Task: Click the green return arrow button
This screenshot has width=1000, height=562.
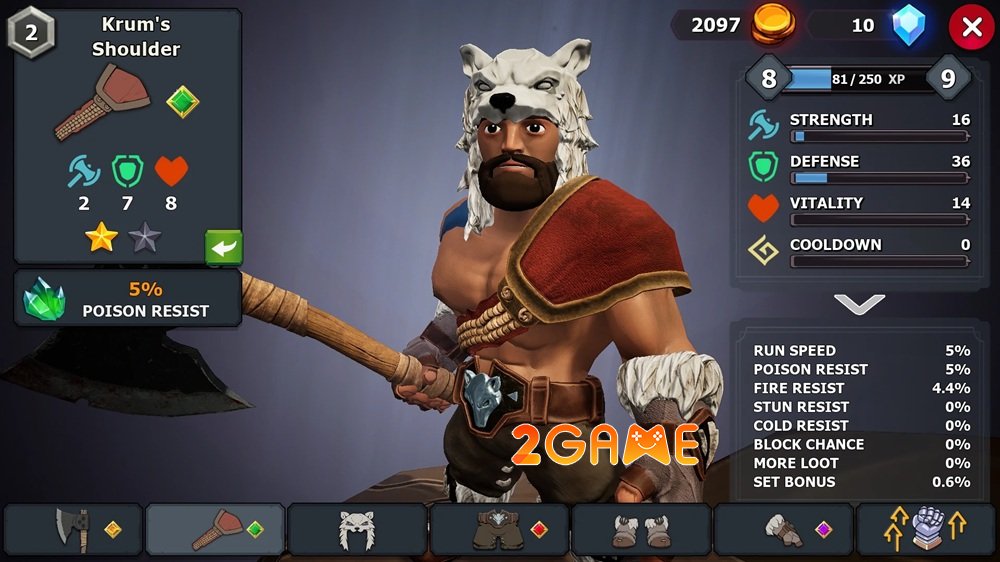Action: (x=223, y=246)
